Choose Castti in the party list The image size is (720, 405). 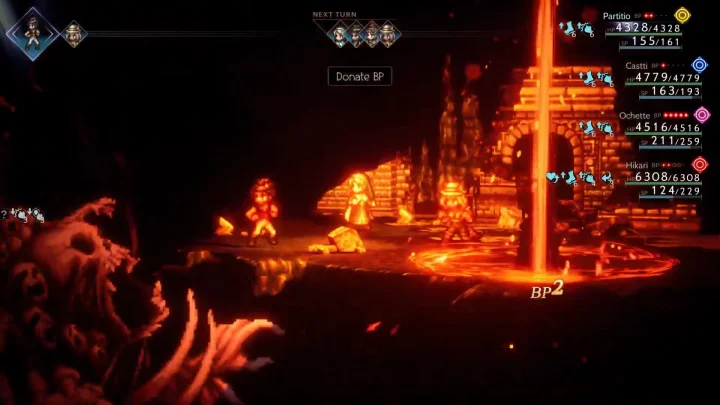(656, 78)
